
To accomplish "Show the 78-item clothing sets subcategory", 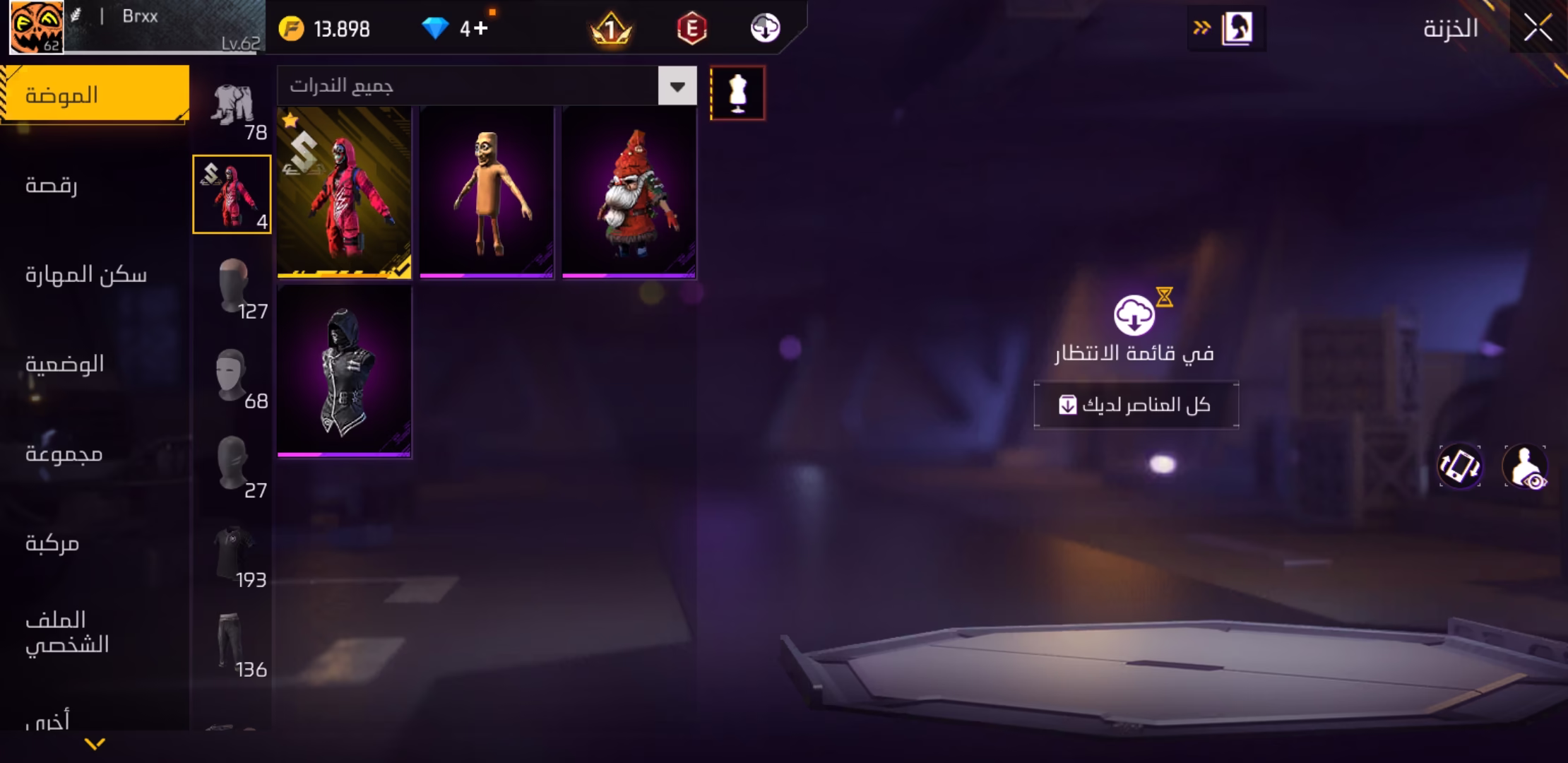I will click(x=233, y=110).
